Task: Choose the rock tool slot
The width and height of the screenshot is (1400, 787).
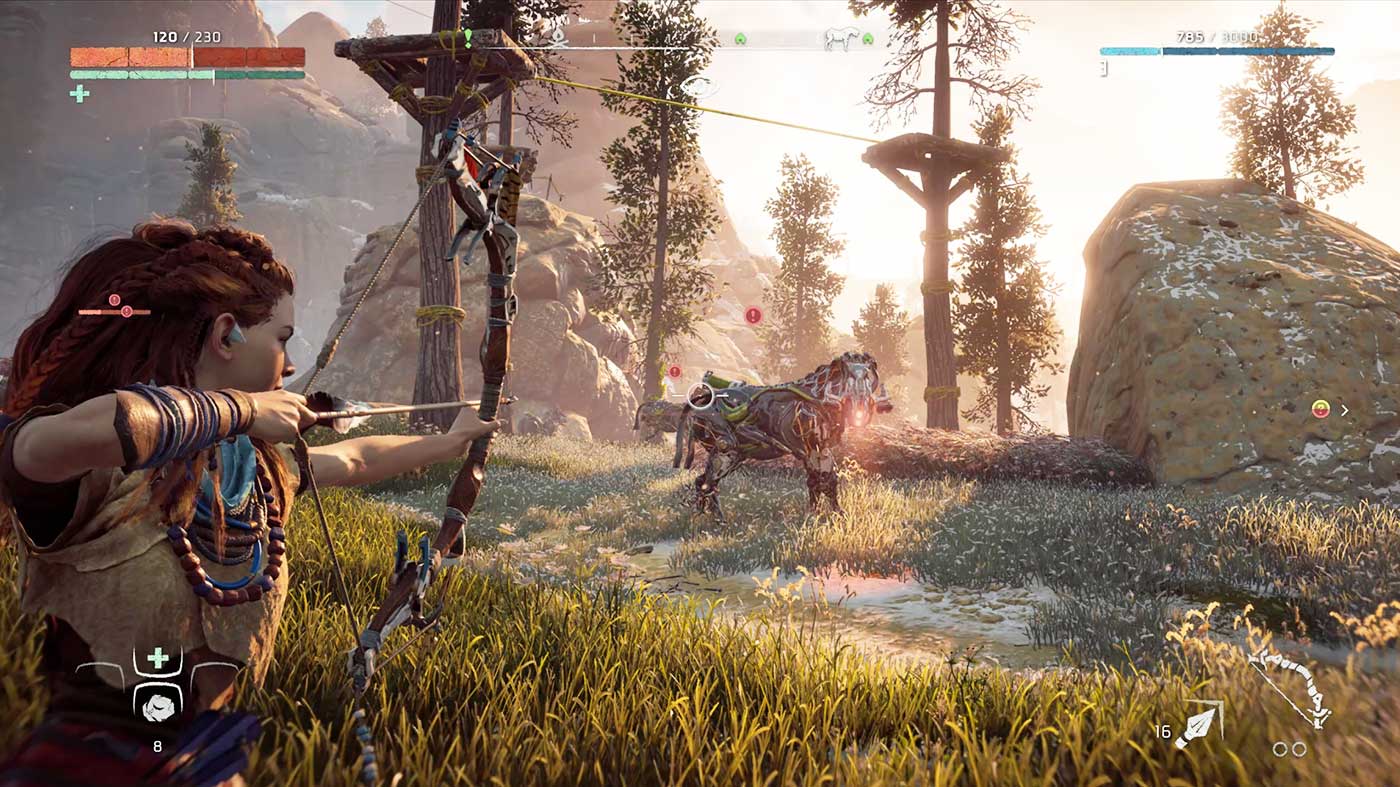Action: coord(158,707)
